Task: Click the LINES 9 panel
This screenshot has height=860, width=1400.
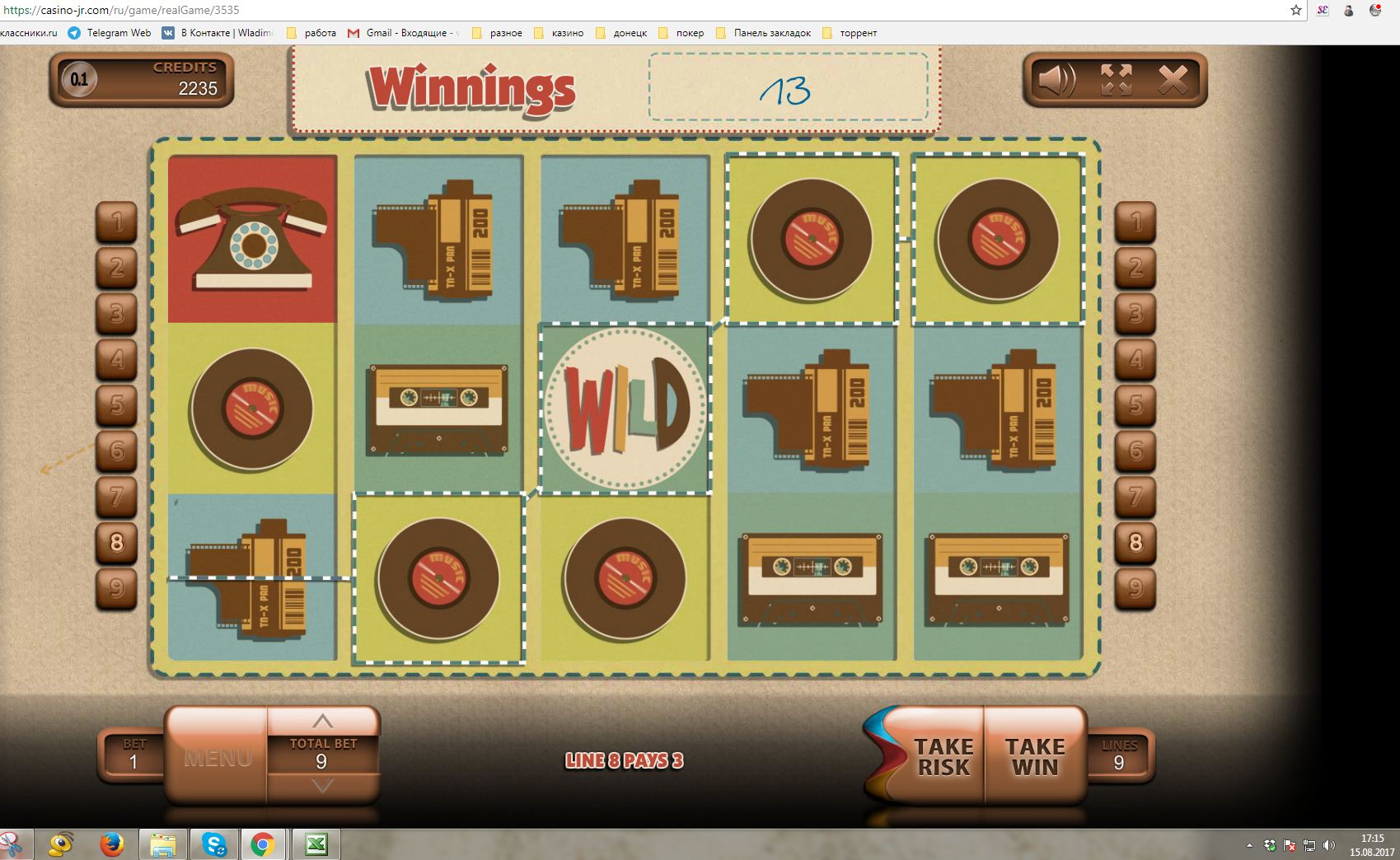Action: coord(1118,755)
